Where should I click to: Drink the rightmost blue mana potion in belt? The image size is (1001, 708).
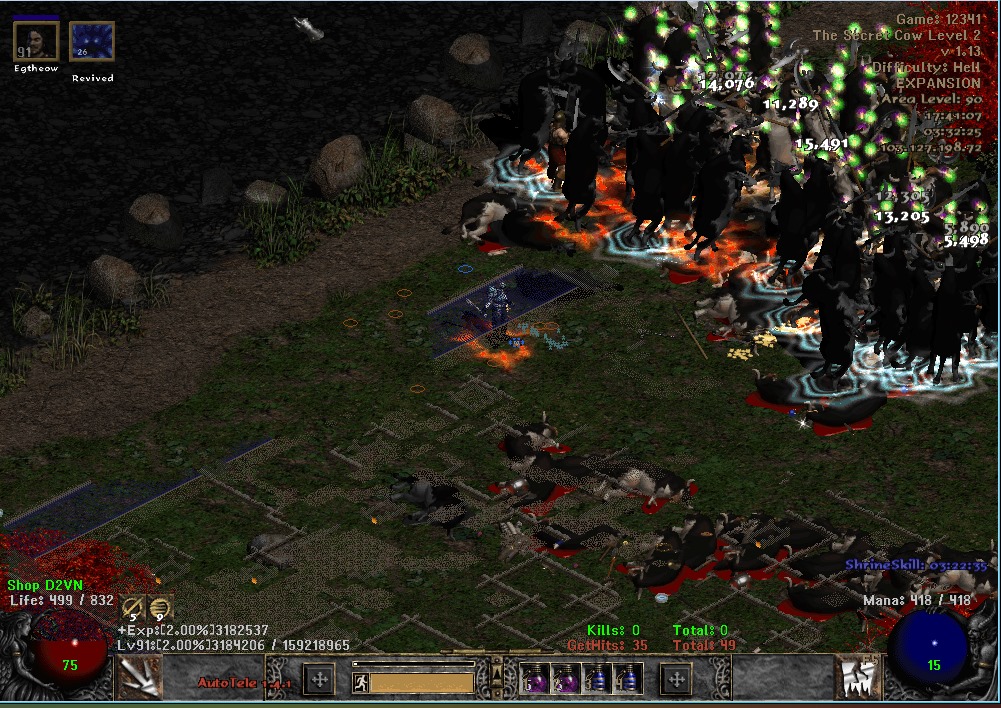point(628,679)
